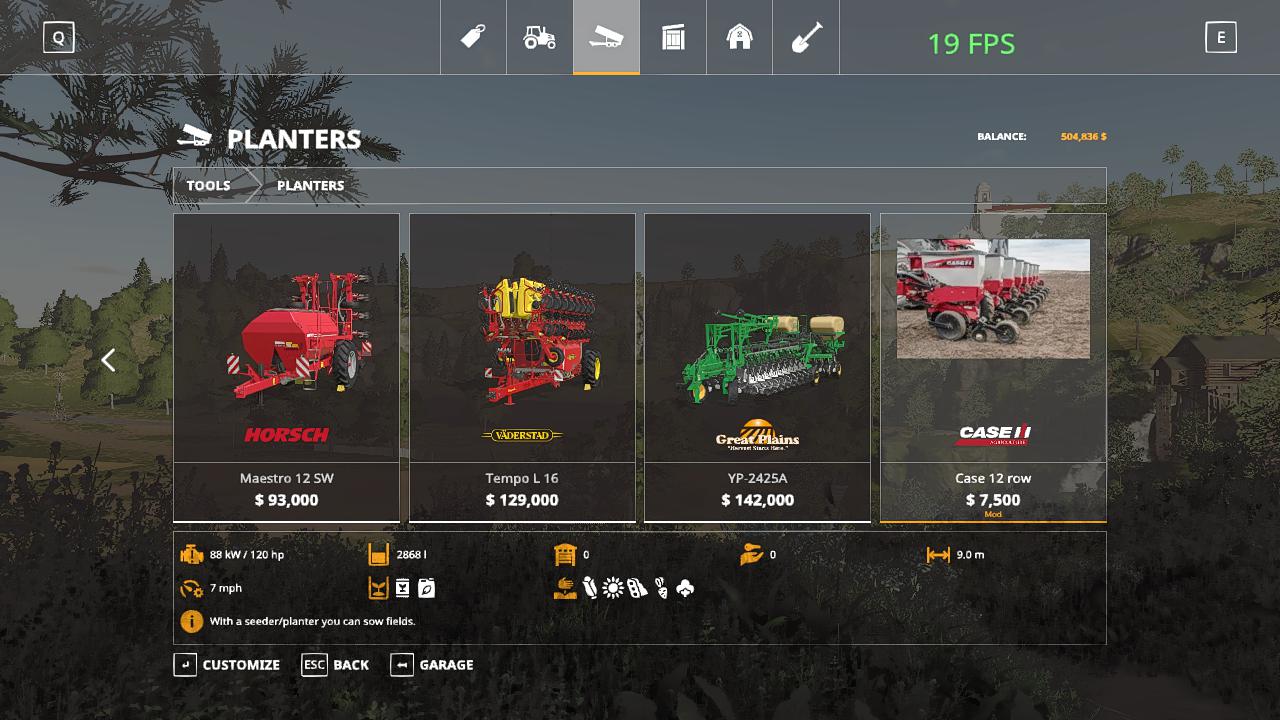Go back using the Back button
1280x720 pixels.
tap(336, 665)
